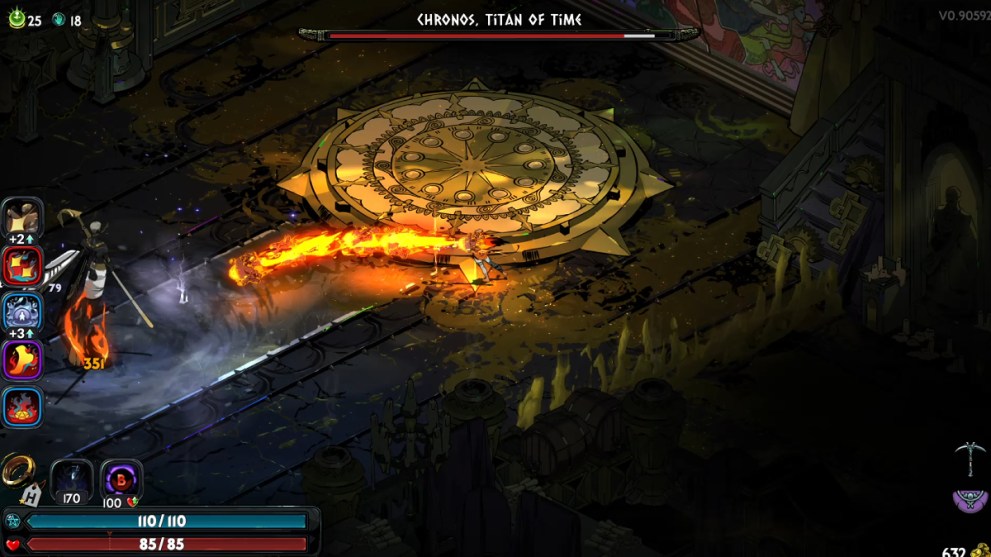Click the purple orb icon showing 100

click(x=121, y=479)
